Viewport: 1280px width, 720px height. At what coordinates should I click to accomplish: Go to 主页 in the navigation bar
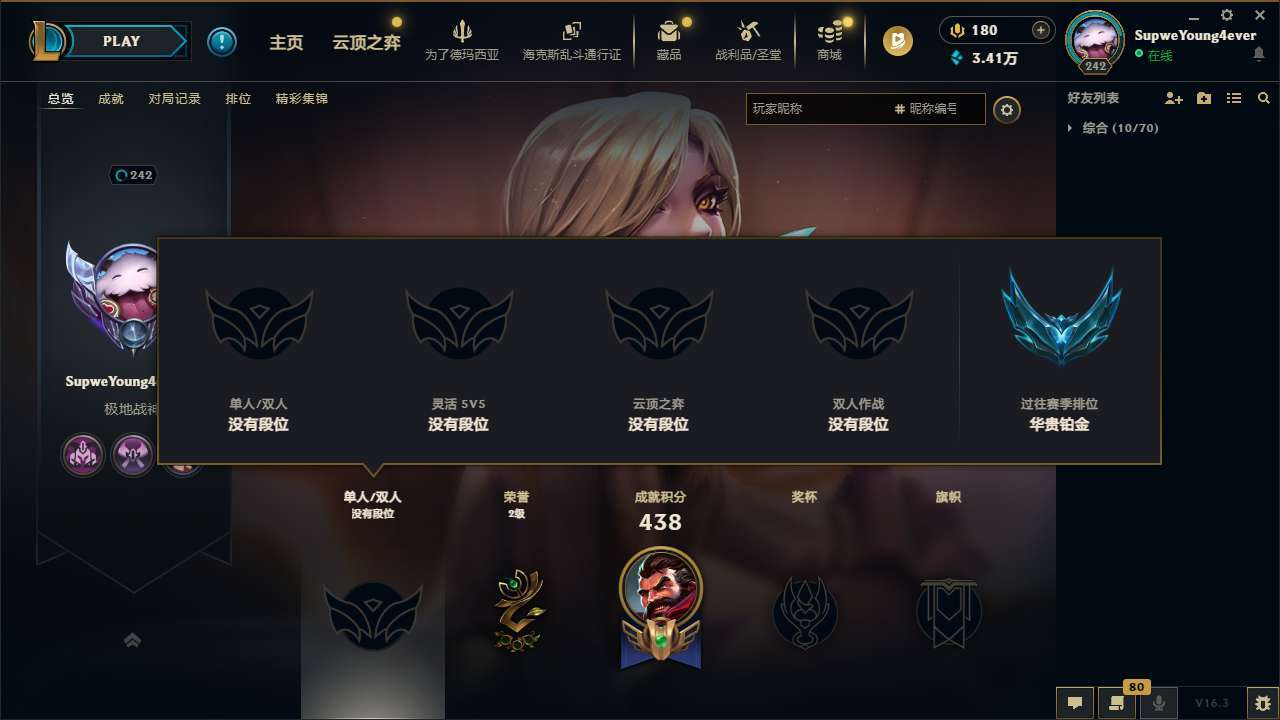(287, 43)
